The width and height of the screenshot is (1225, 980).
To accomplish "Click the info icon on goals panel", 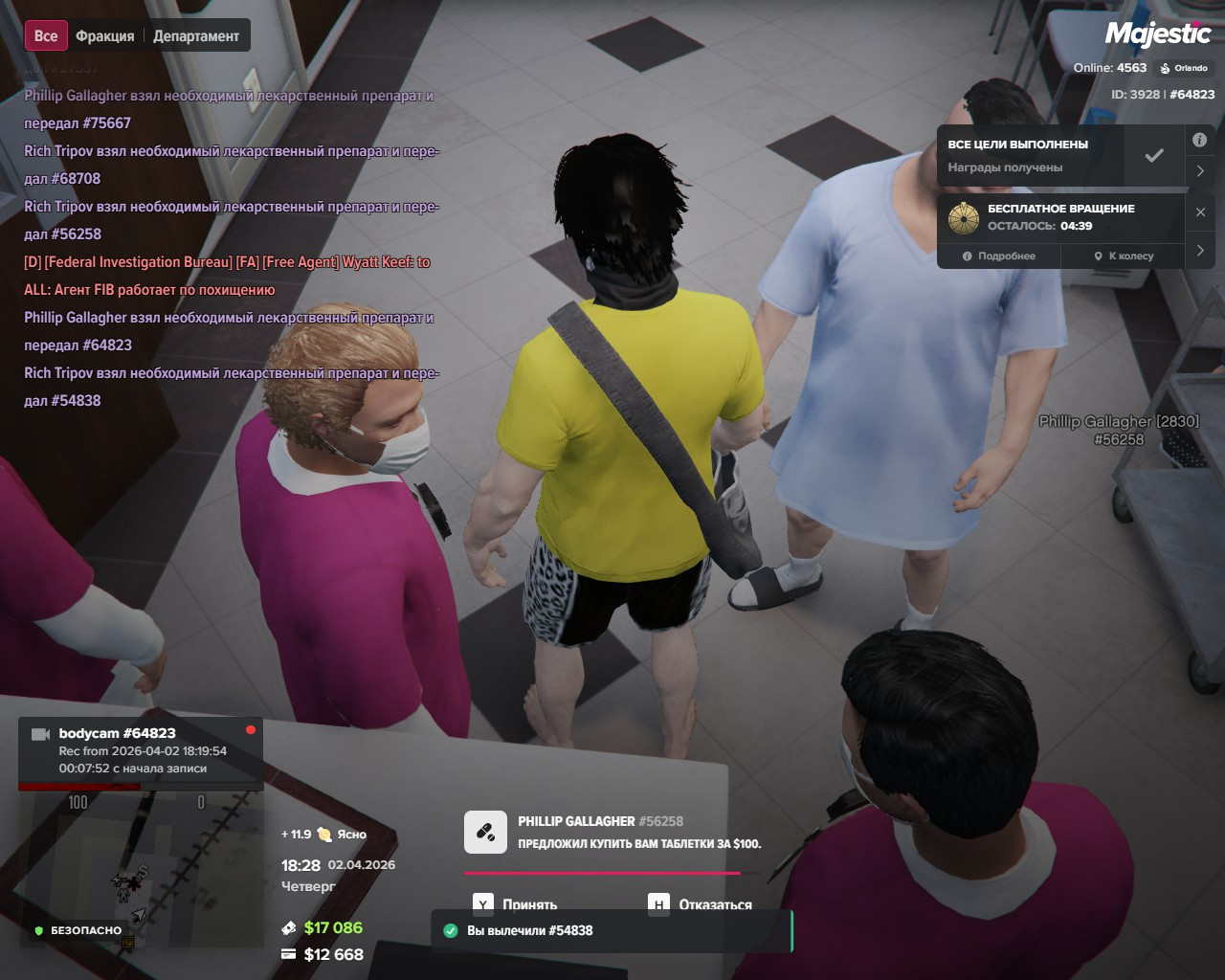I will pyautogui.click(x=1199, y=140).
